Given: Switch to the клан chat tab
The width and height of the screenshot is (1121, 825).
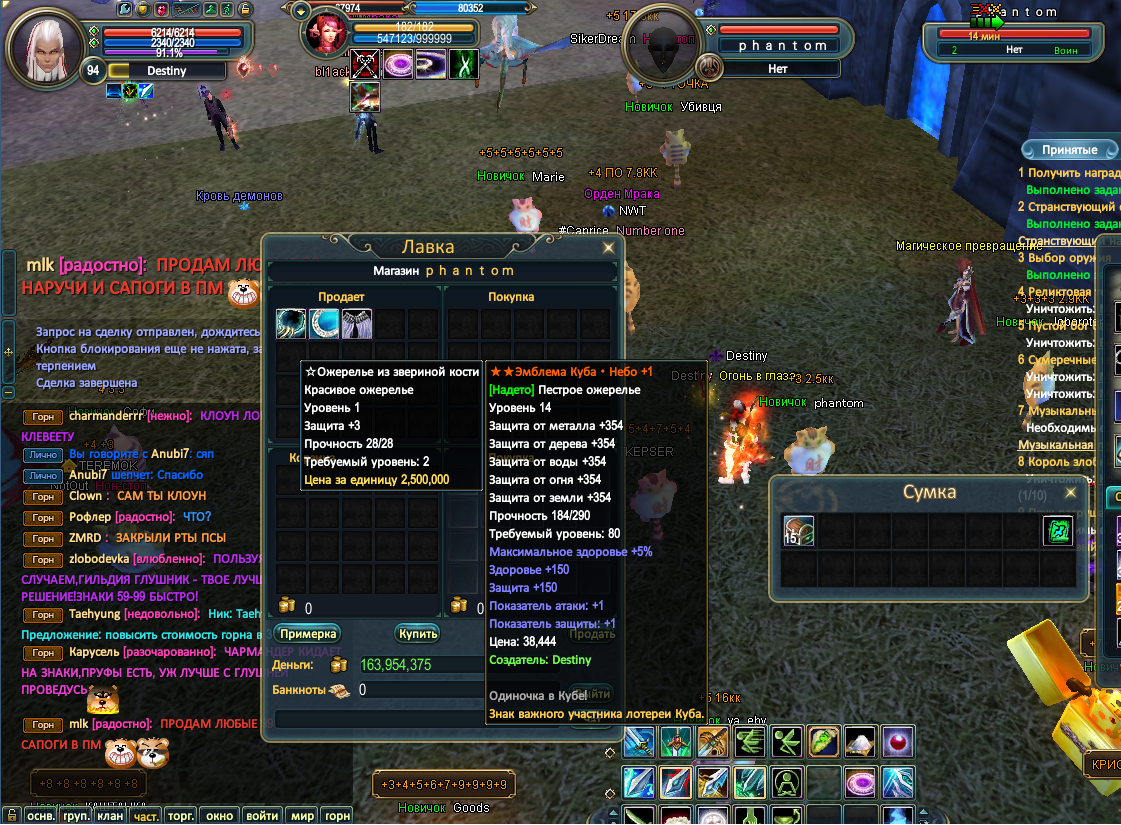Looking at the screenshot, I should point(110,816).
